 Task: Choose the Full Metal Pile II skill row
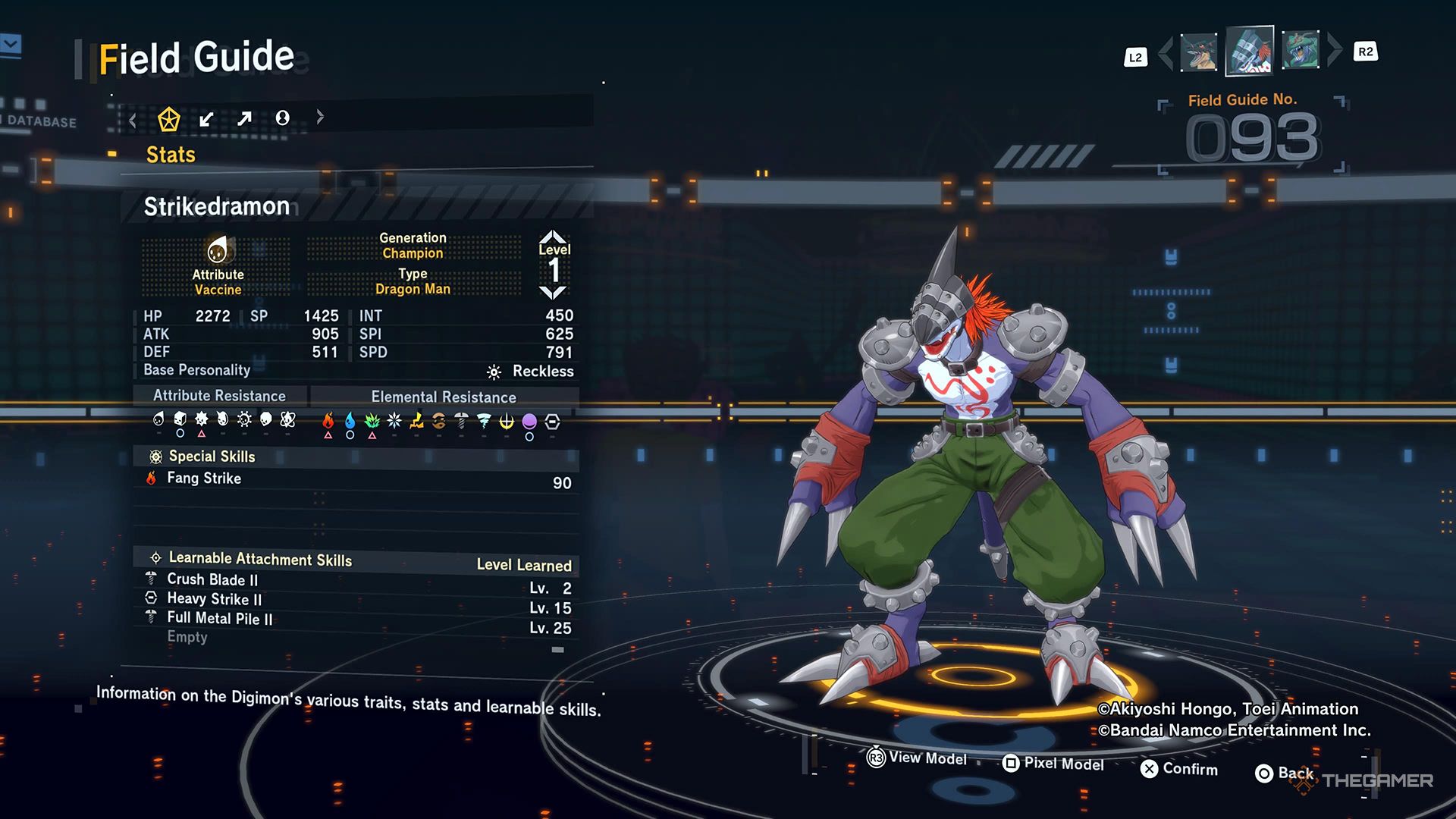356,621
